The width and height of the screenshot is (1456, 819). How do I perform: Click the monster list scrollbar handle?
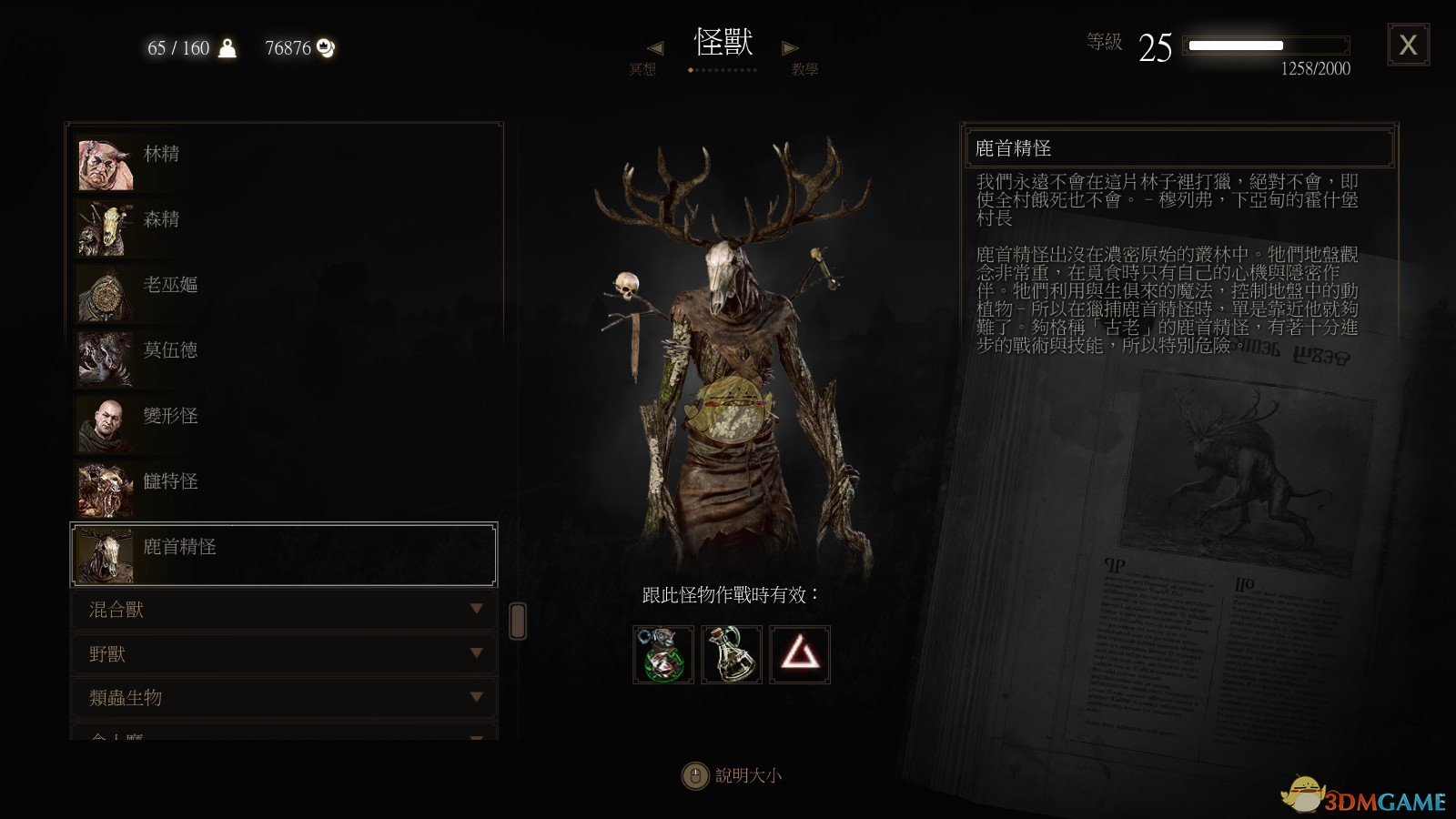(518, 621)
